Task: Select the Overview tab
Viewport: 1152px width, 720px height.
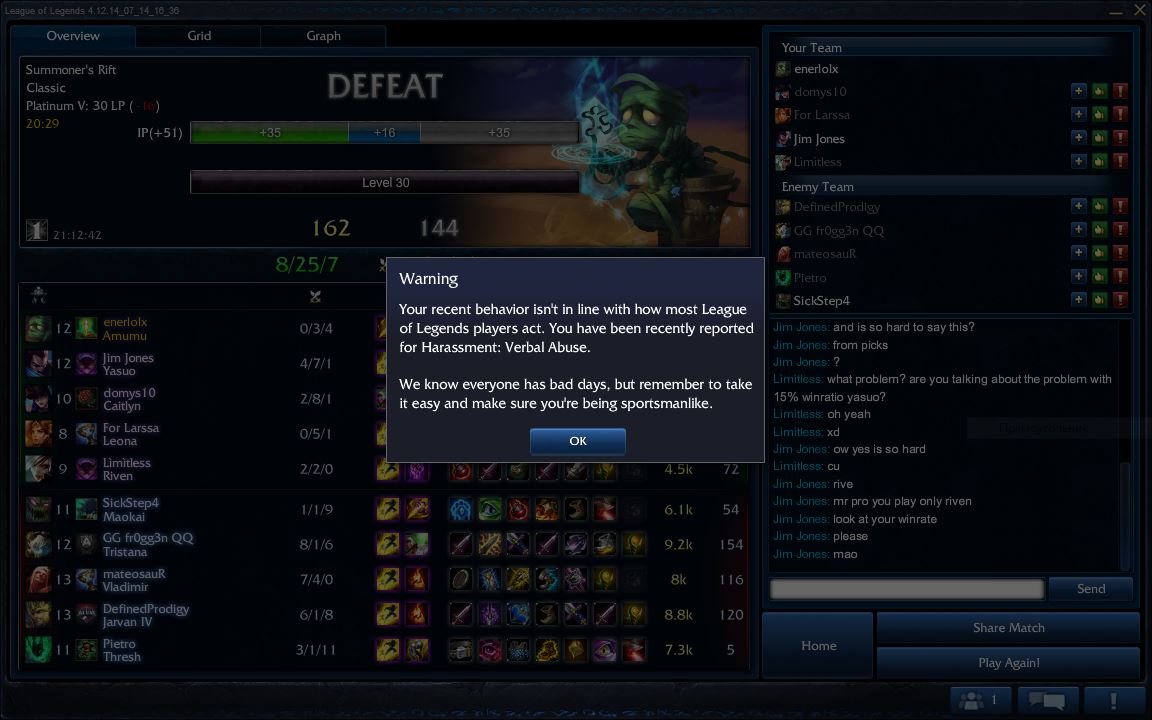Action: click(73, 36)
